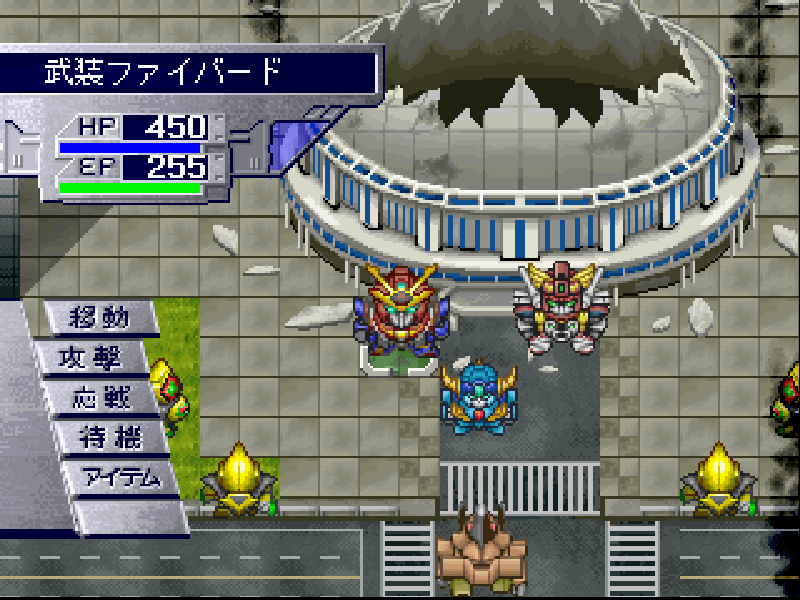Screen dimensions: 800x600
Task: Select the 攻撃 (Attack) command
Action: (x=103, y=358)
